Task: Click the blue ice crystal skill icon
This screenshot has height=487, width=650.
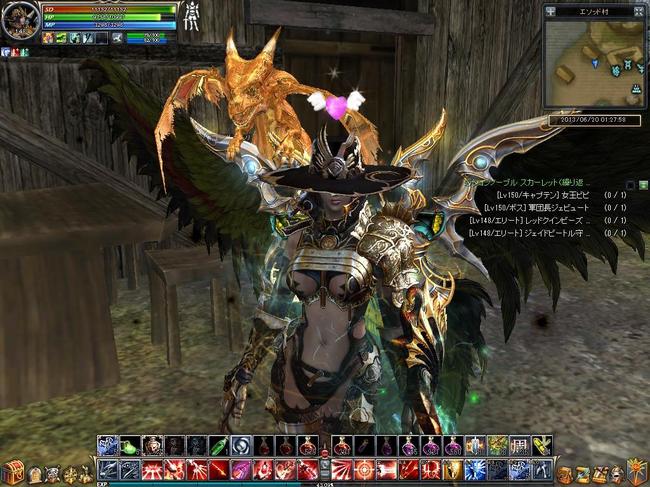Action: [474, 470]
